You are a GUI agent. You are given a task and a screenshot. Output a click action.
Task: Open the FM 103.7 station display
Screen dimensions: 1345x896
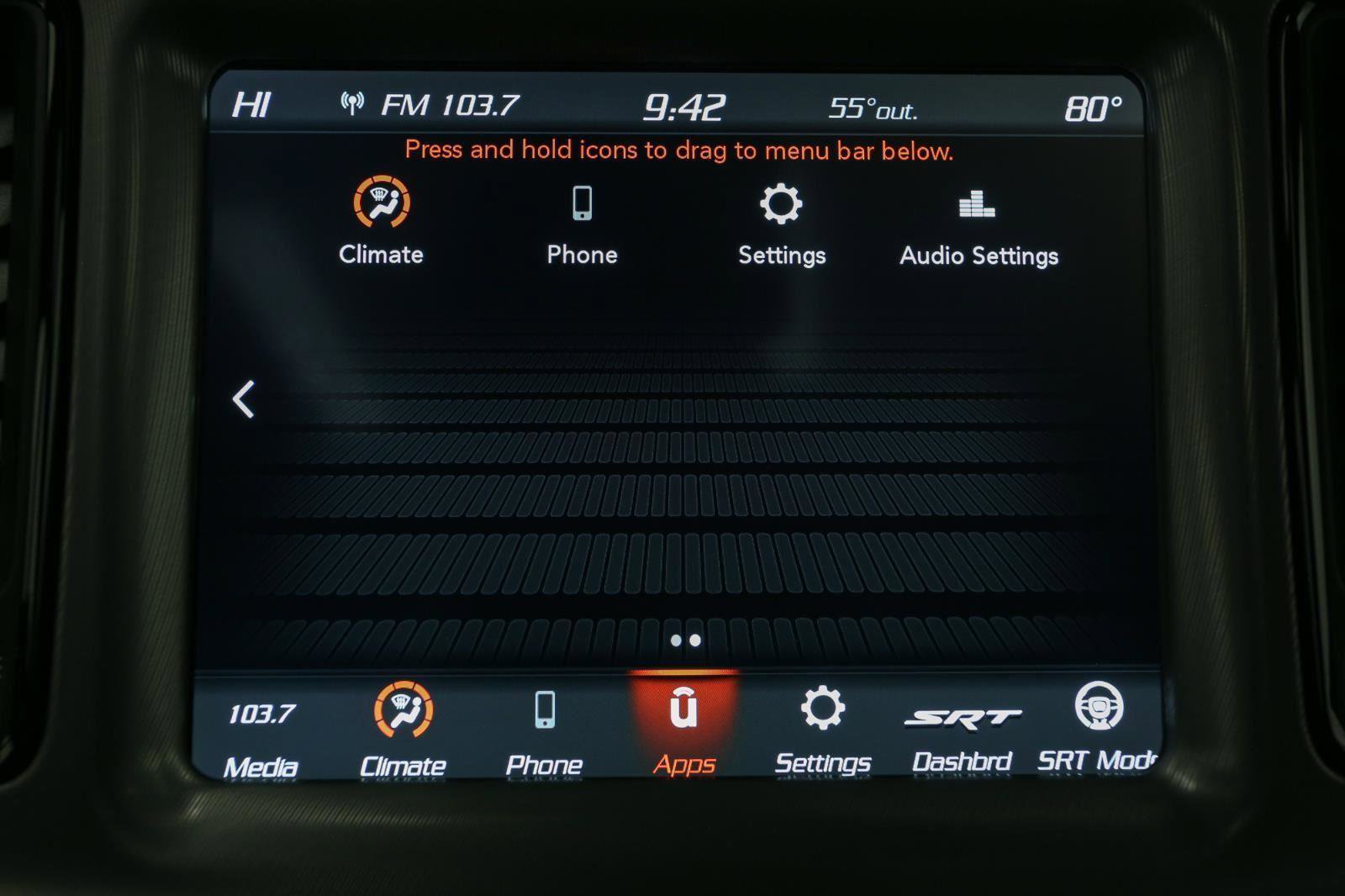(451, 104)
